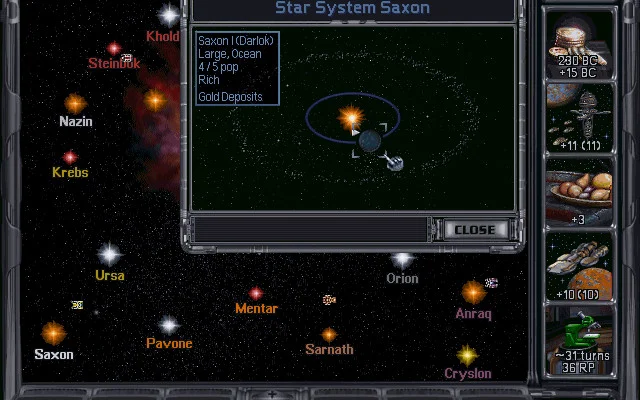Close the Star System Saxon window
The width and height of the screenshot is (640, 400).
coord(474,229)
